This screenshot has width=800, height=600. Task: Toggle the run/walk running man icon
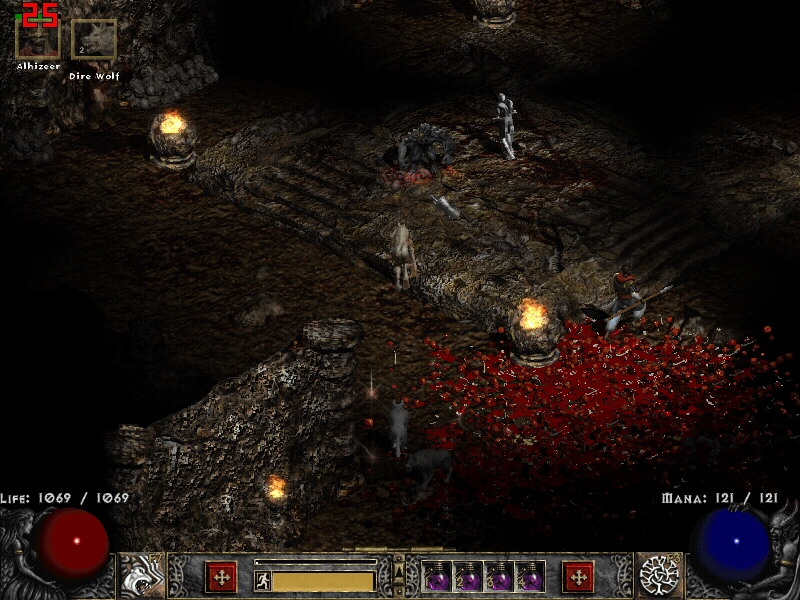[263, 581]
